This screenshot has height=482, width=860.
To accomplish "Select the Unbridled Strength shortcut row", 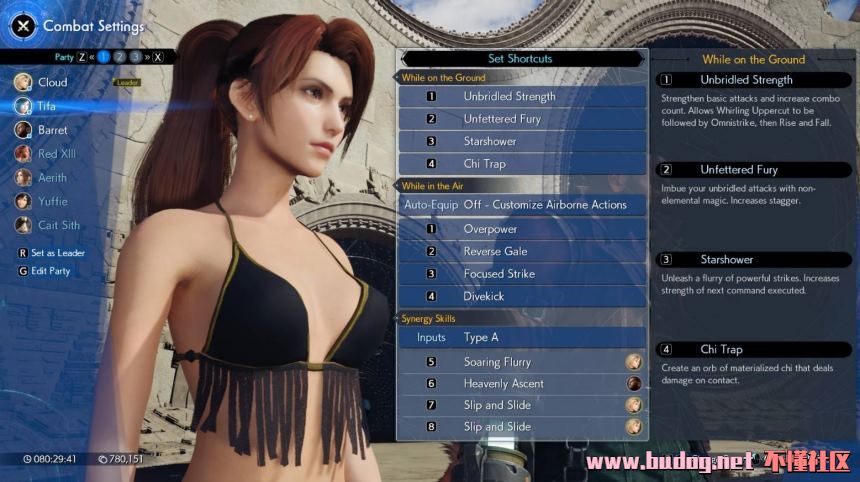I will pyautogui.click(x=522, y=97).
